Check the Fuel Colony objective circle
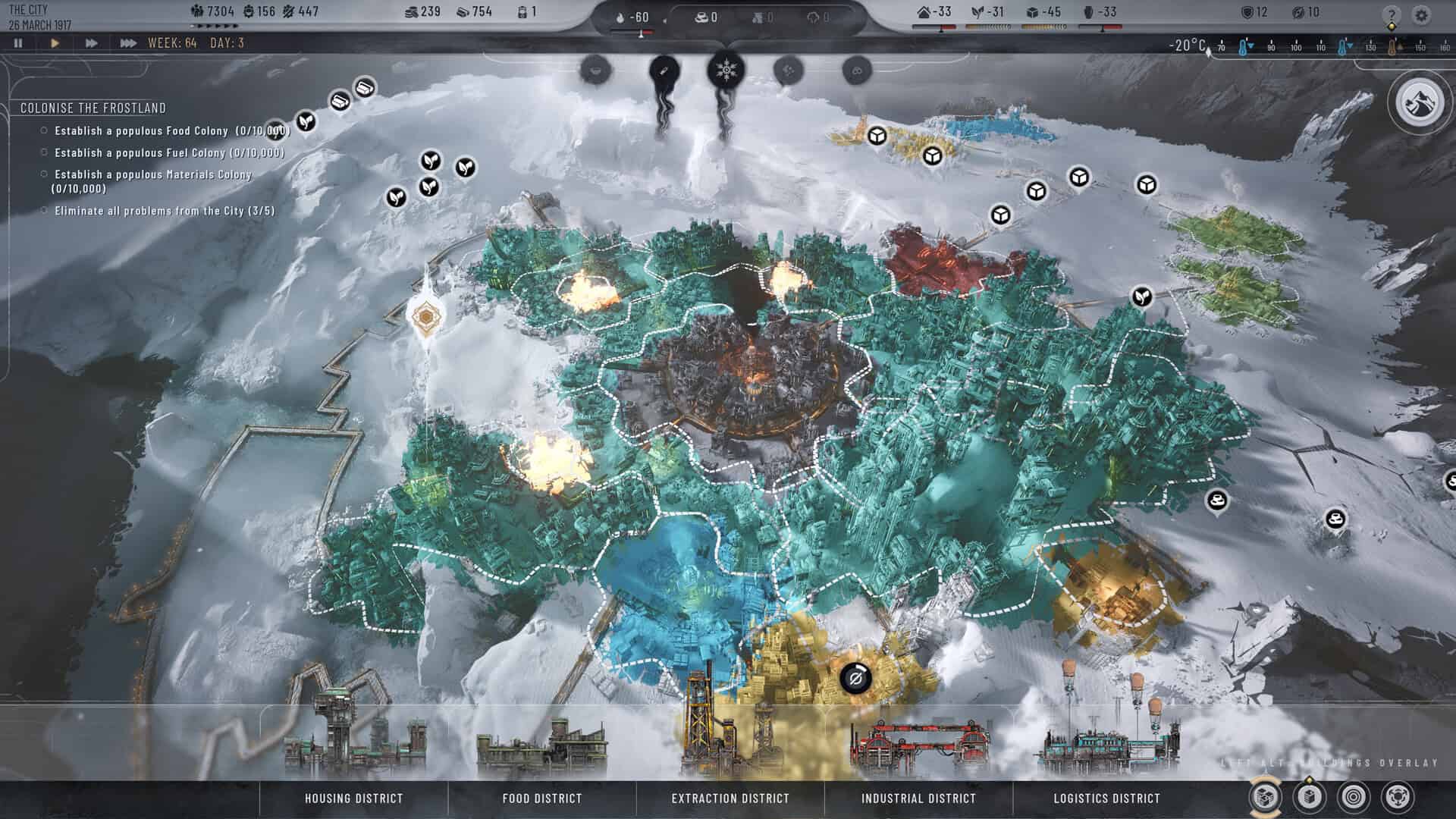This screenshot has width=1456, height=819. (43, 153)
